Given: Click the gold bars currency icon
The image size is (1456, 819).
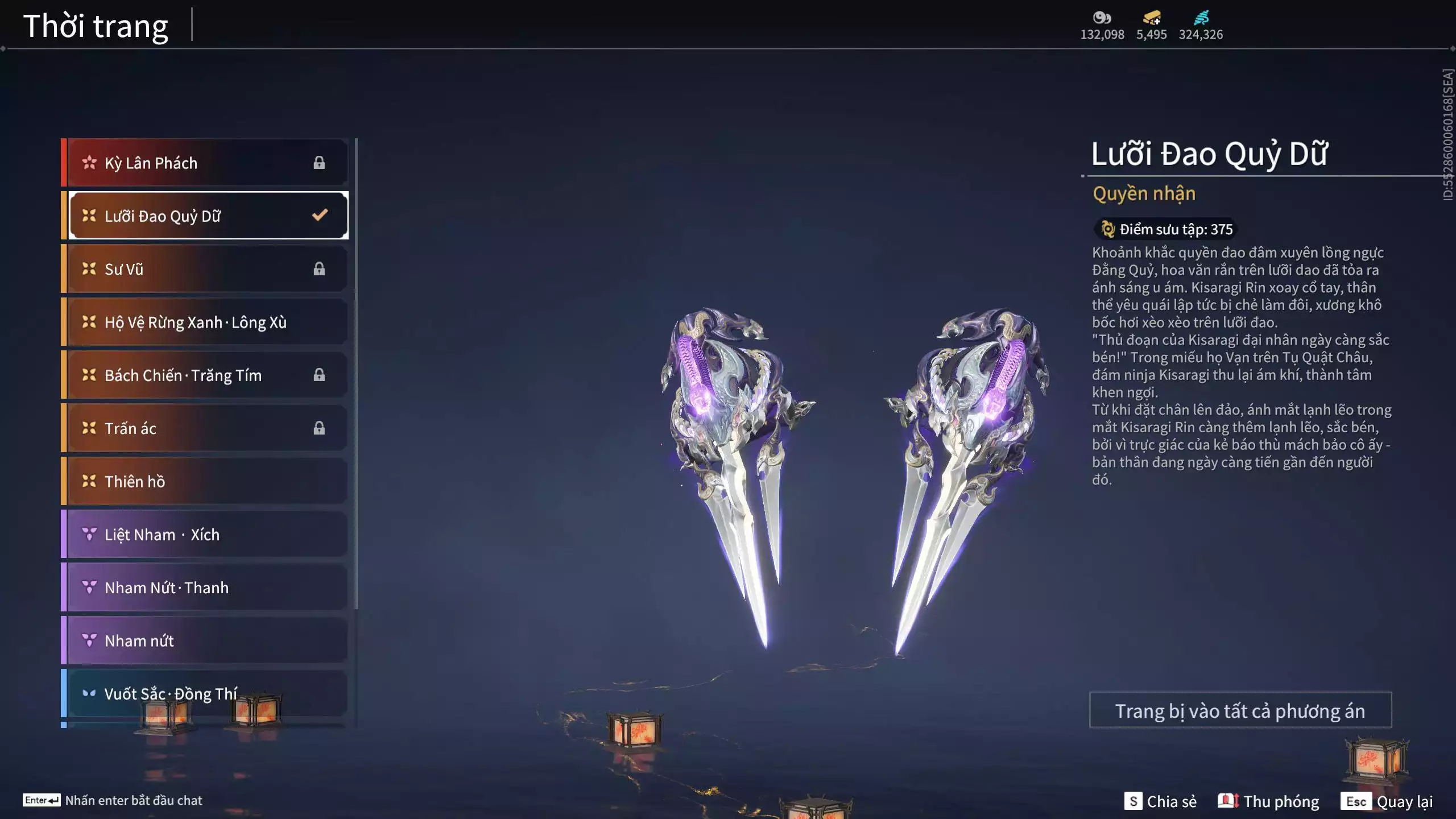Looking at the screenshot, I should point(1152,18).
